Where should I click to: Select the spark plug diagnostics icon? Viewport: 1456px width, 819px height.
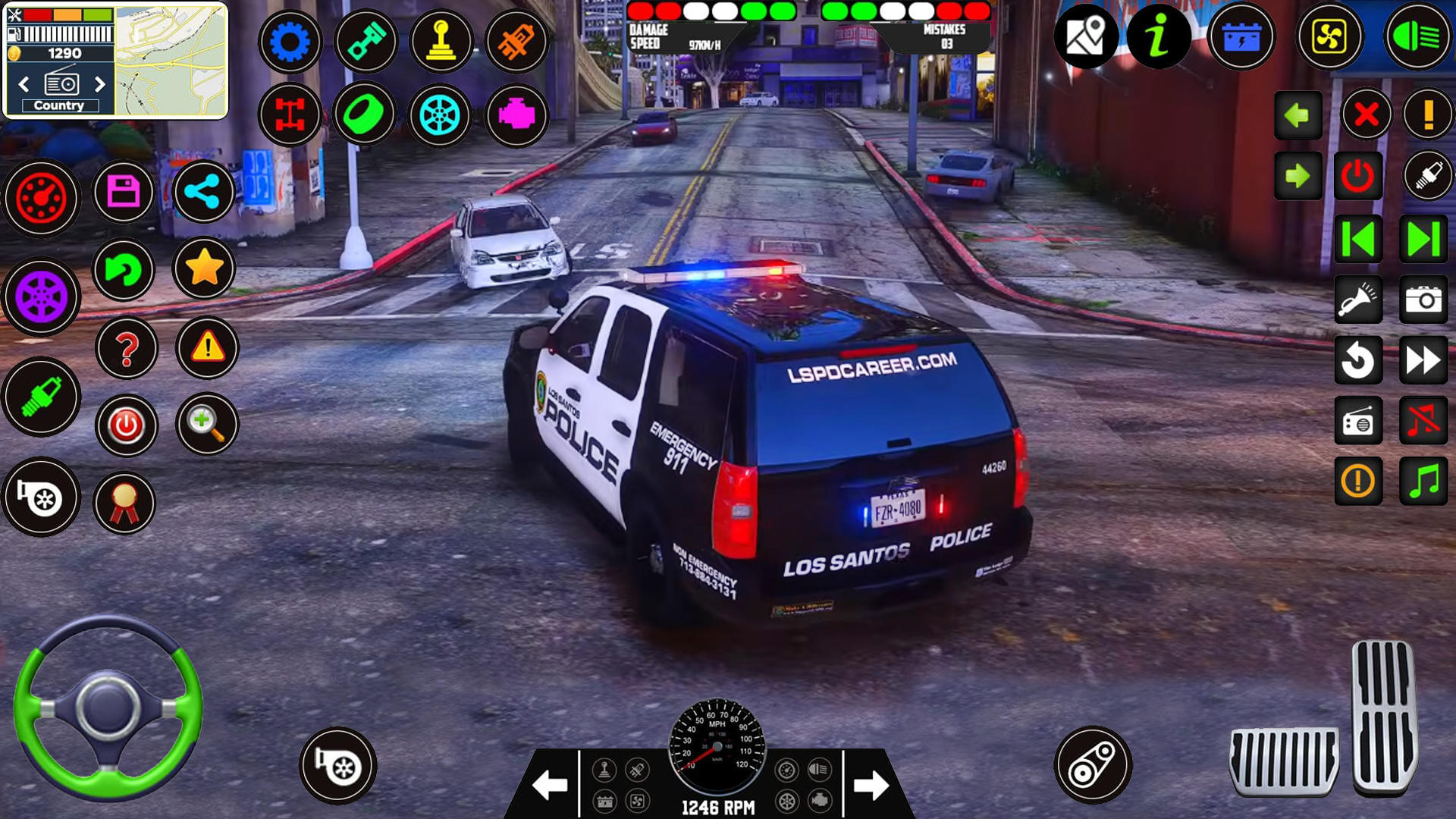pos(42,394)
